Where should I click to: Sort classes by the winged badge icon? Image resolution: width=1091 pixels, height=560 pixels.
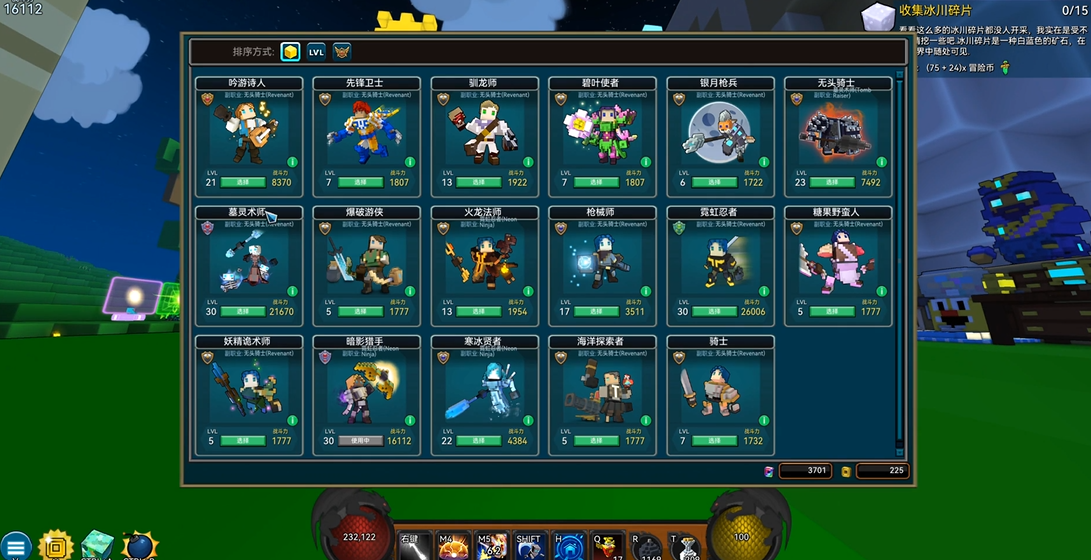pos(342,52)
